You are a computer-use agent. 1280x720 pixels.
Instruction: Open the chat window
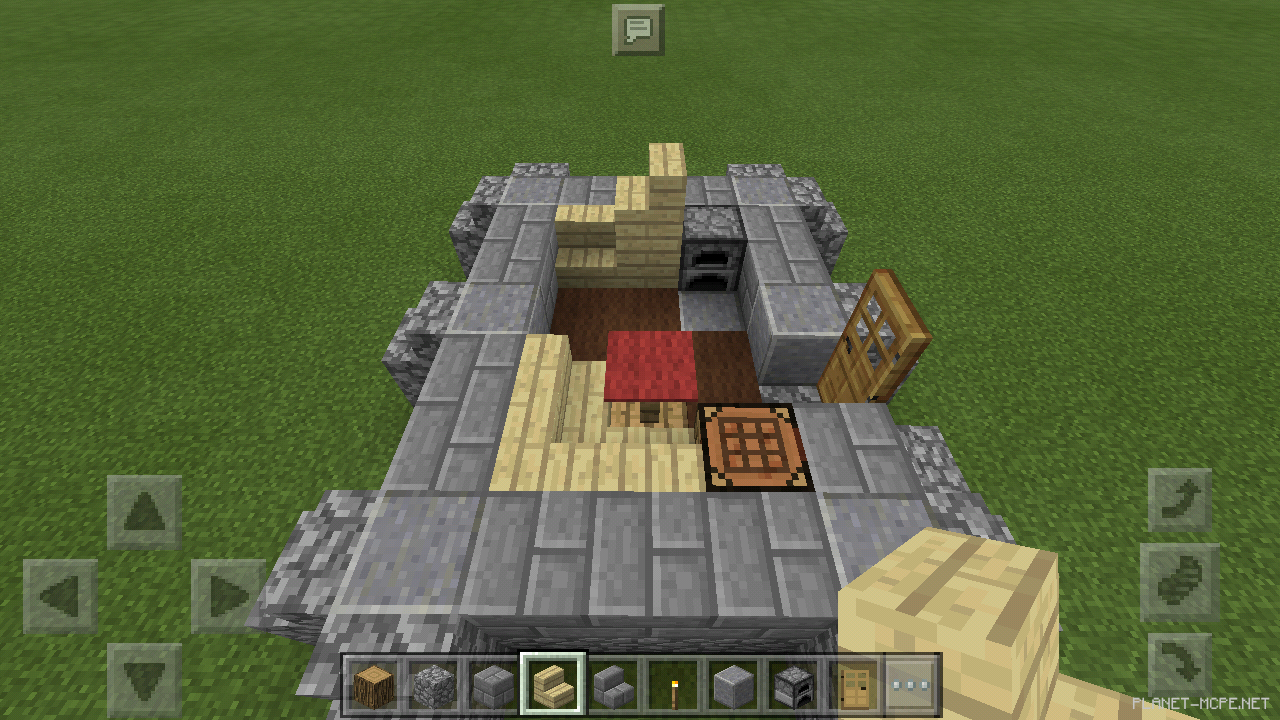tap(639, 30)
